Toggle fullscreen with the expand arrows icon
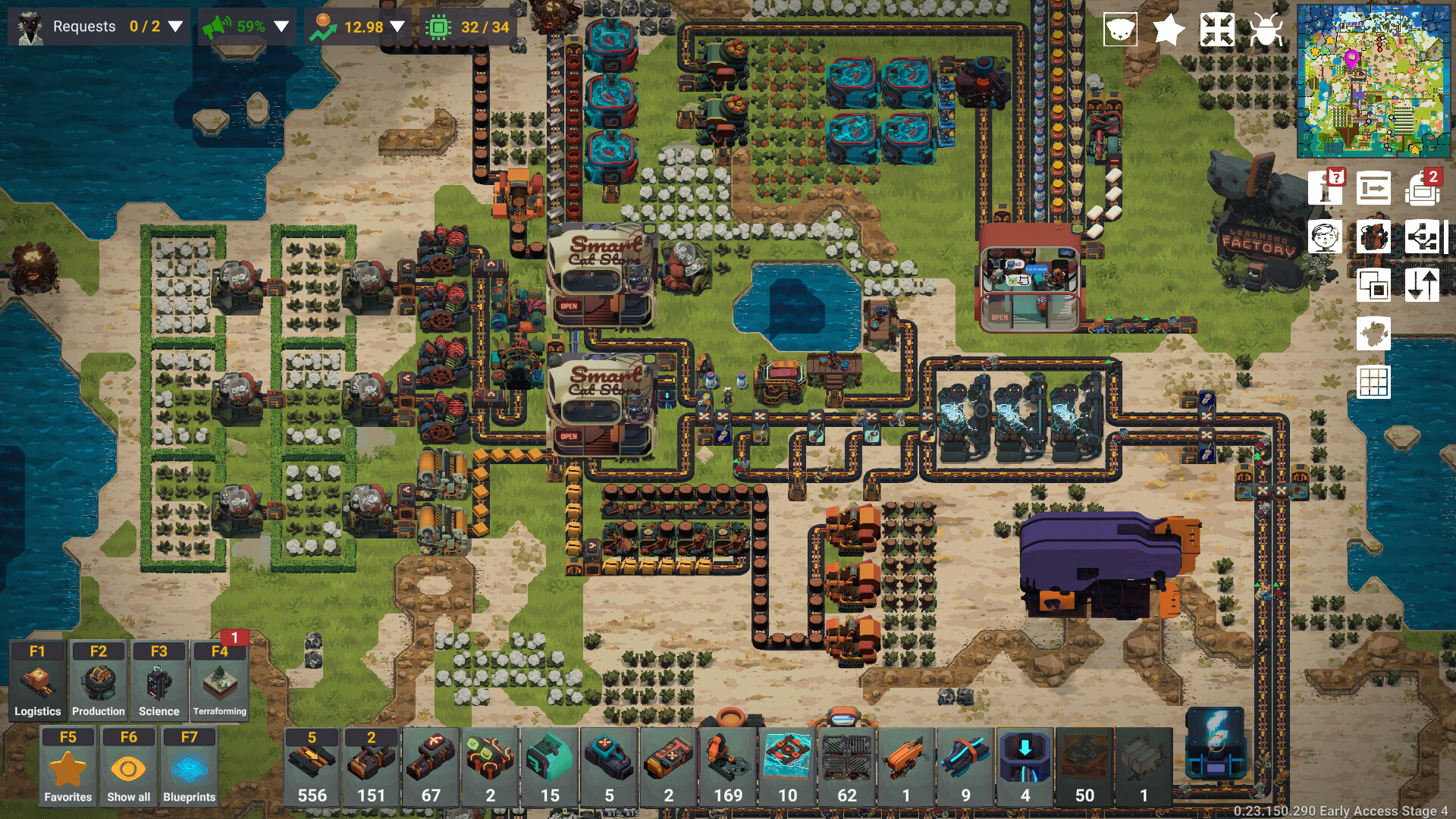This screenshot has width=1456, height=819. 1216,30
